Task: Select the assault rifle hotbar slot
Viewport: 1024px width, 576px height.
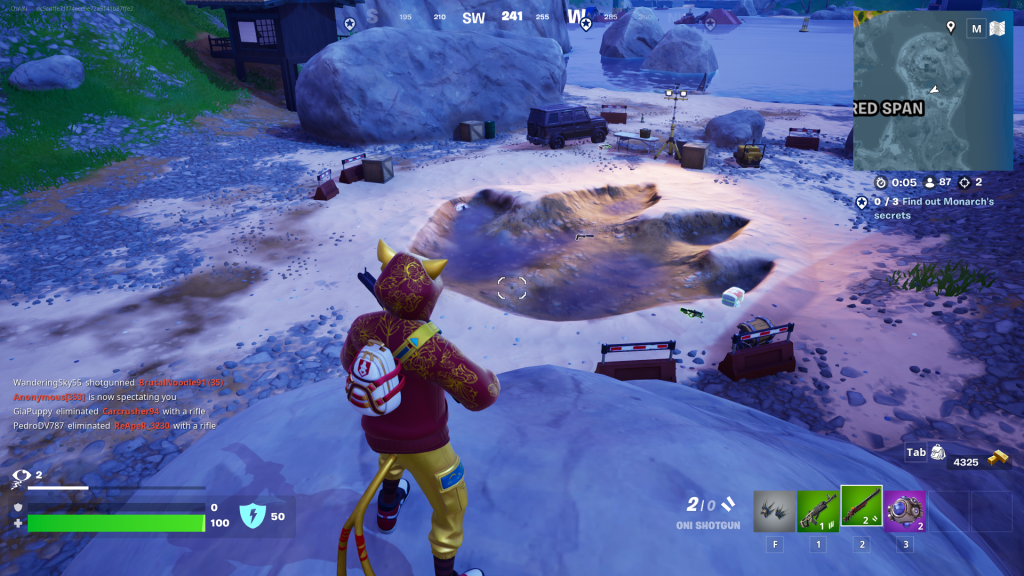Action: 818,511
